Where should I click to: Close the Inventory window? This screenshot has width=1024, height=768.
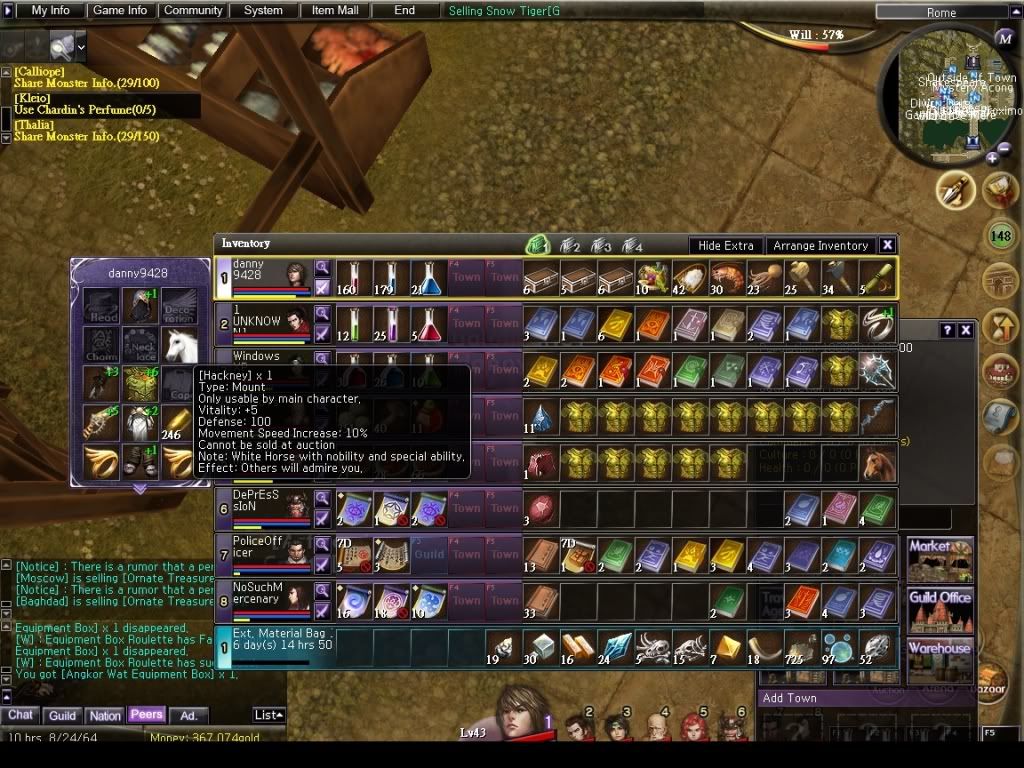(x=887, y=245)
